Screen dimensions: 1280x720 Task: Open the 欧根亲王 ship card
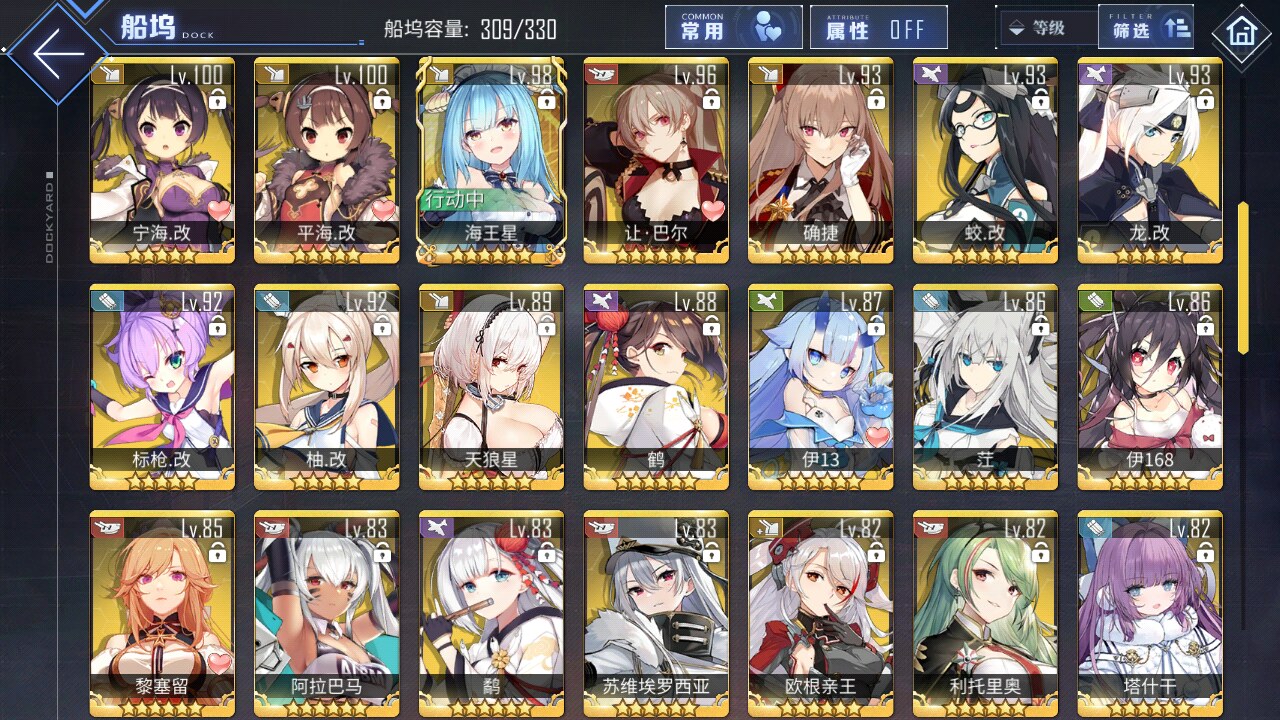click(820, 610)
